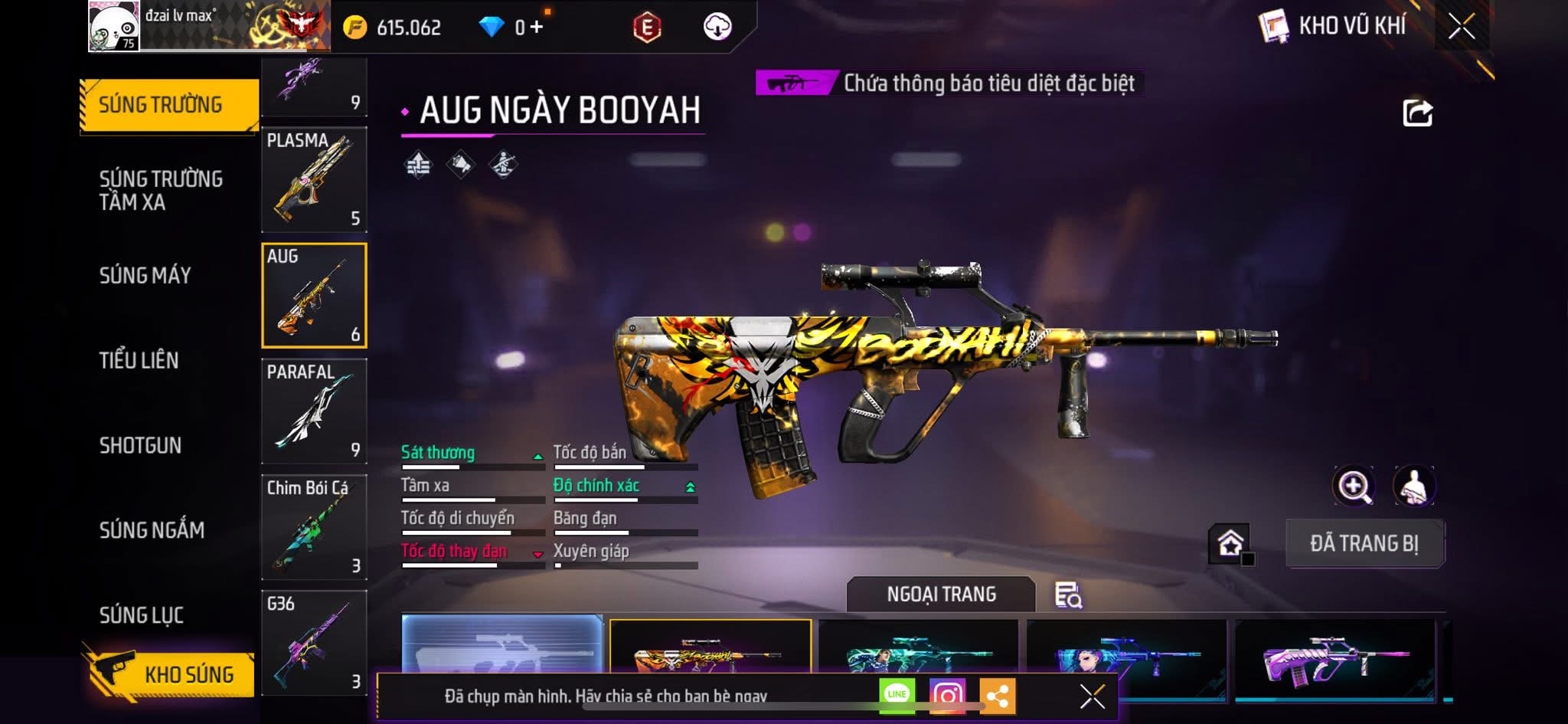Click the Kho Súng button
The height and width of the screenshot is (724, 1568).
(x=172, y=674)
